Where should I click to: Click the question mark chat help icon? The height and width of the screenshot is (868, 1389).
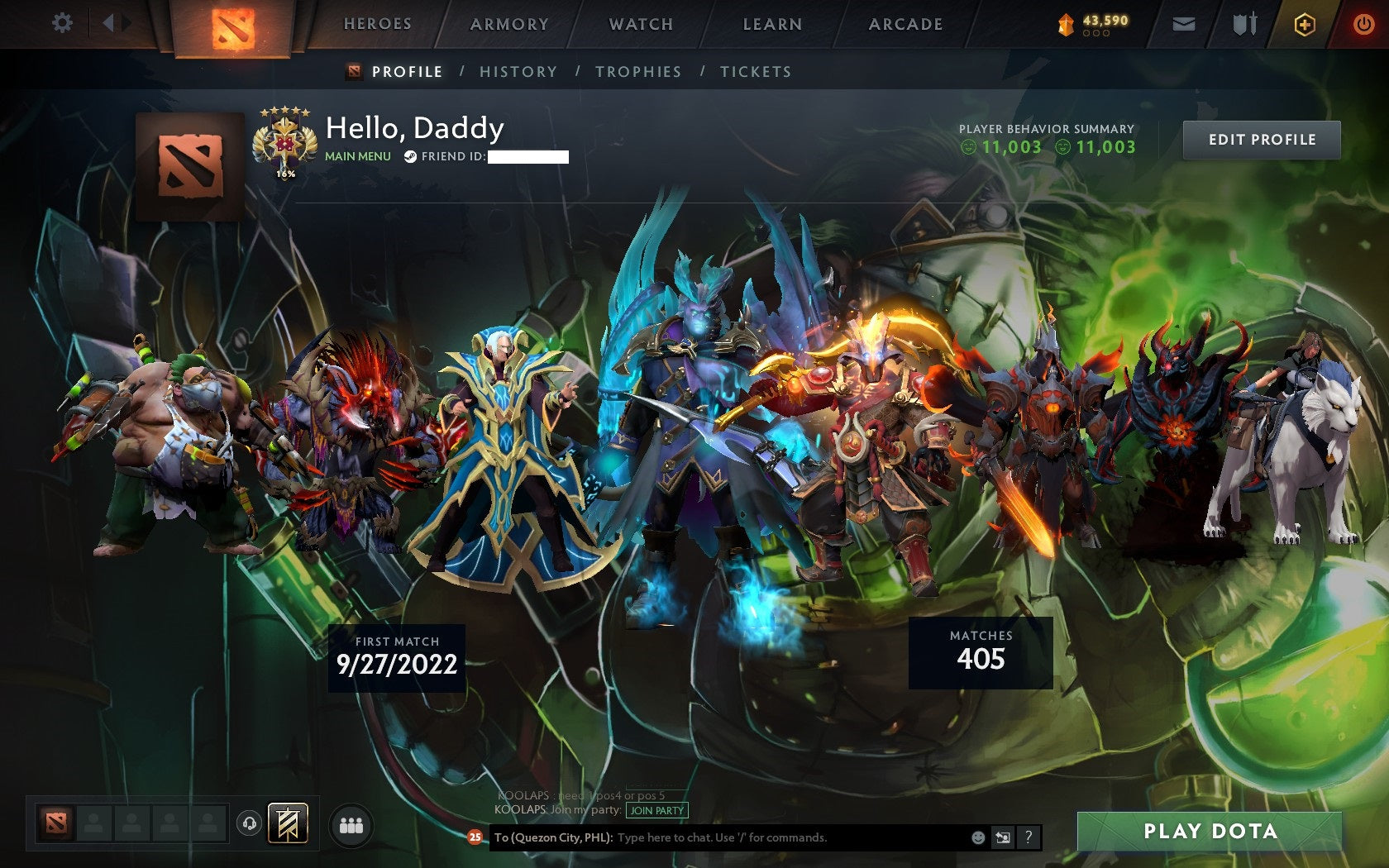1029,837
